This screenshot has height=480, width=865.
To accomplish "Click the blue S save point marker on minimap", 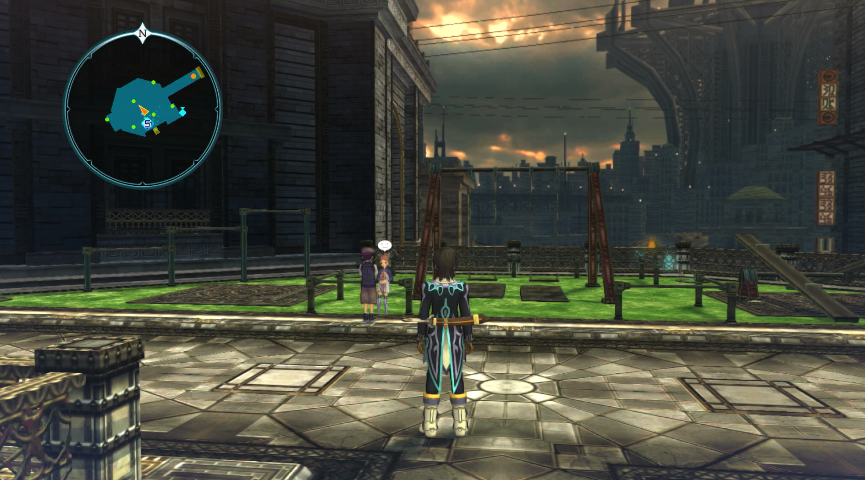I will tap(148, 123).
